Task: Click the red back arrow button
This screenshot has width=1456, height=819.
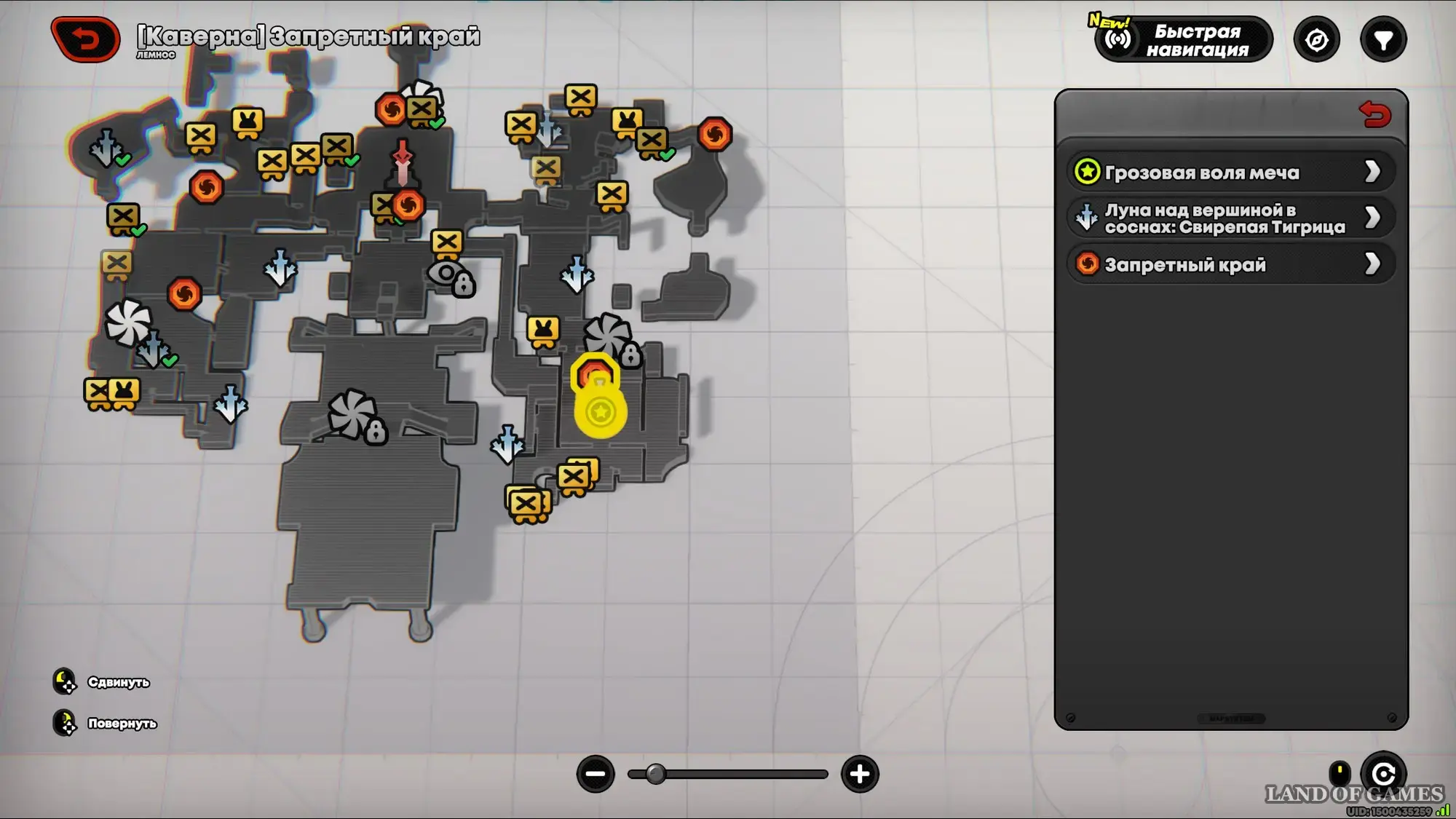Action: pos(86,39)
